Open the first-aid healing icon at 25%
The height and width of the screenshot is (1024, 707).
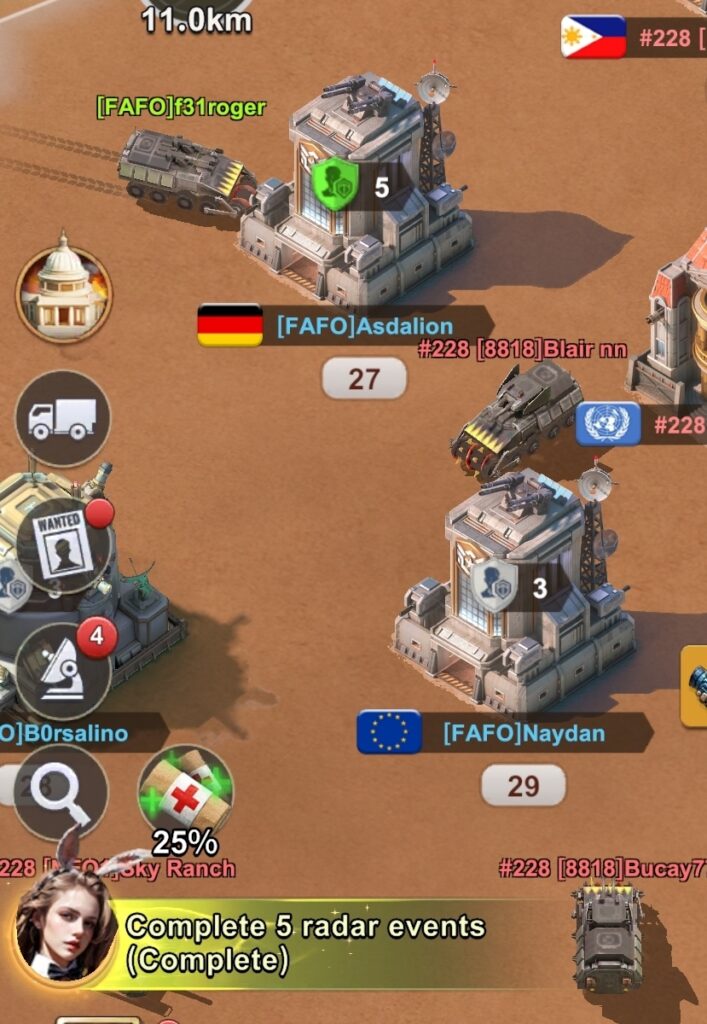click(185, 792)
